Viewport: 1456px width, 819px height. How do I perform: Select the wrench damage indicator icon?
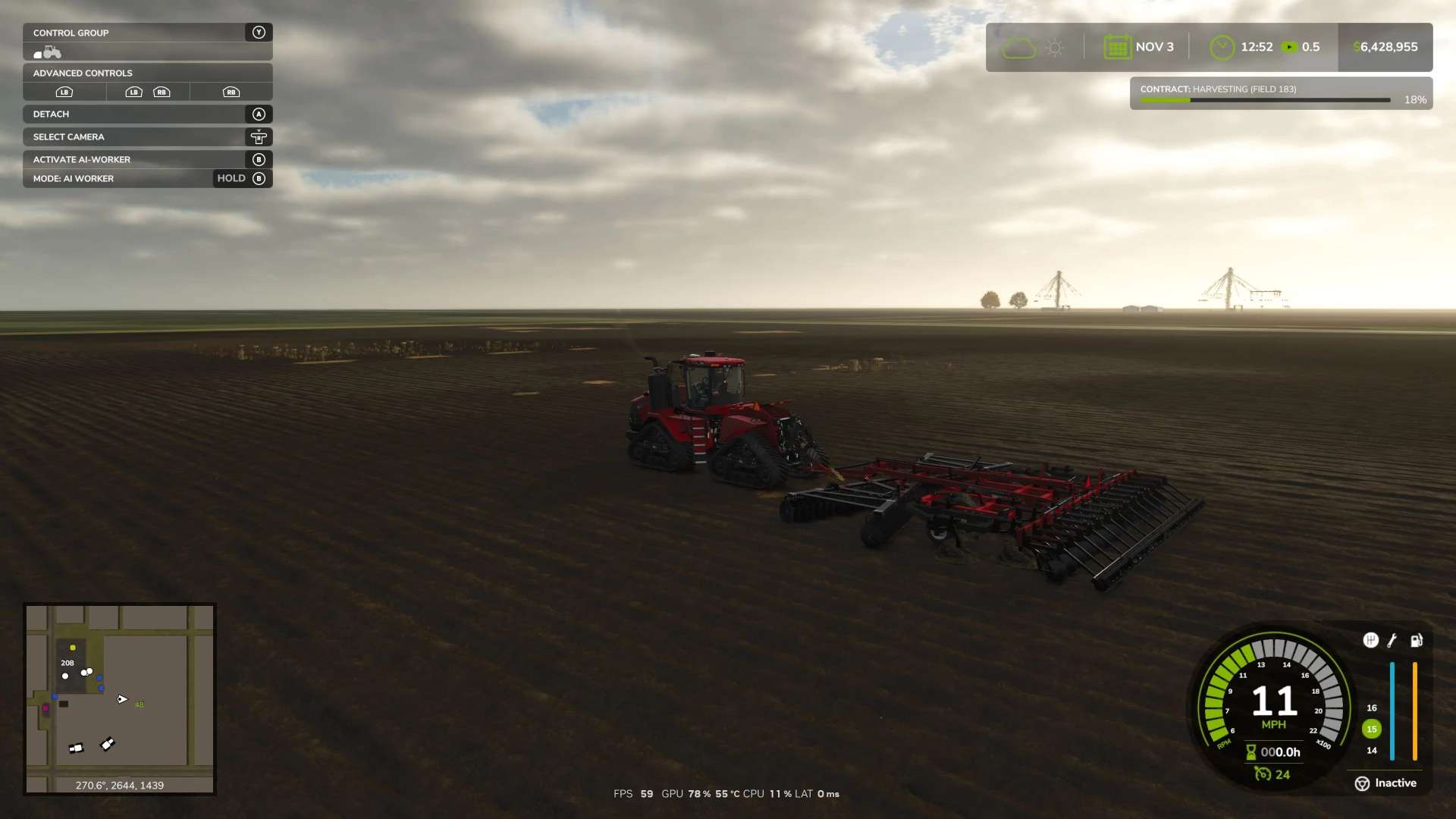pyautogui.click(x=1392, y=641)
